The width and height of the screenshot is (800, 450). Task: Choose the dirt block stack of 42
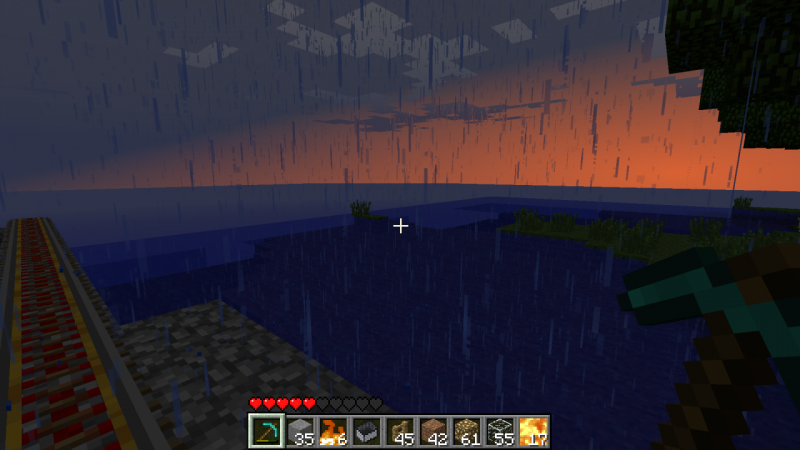click(433, 432)
